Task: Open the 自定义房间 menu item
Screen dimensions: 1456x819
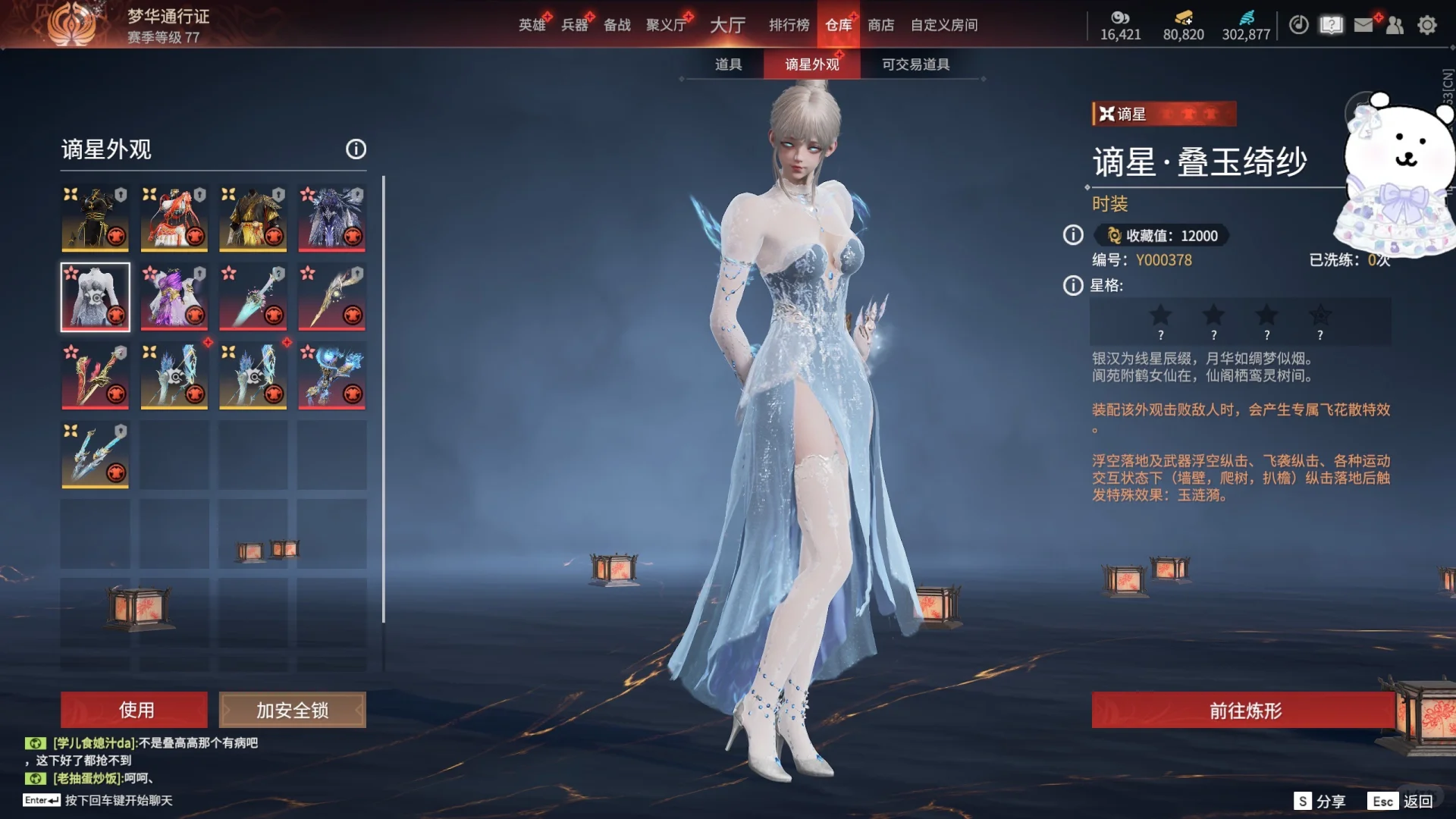Action: 945,24
